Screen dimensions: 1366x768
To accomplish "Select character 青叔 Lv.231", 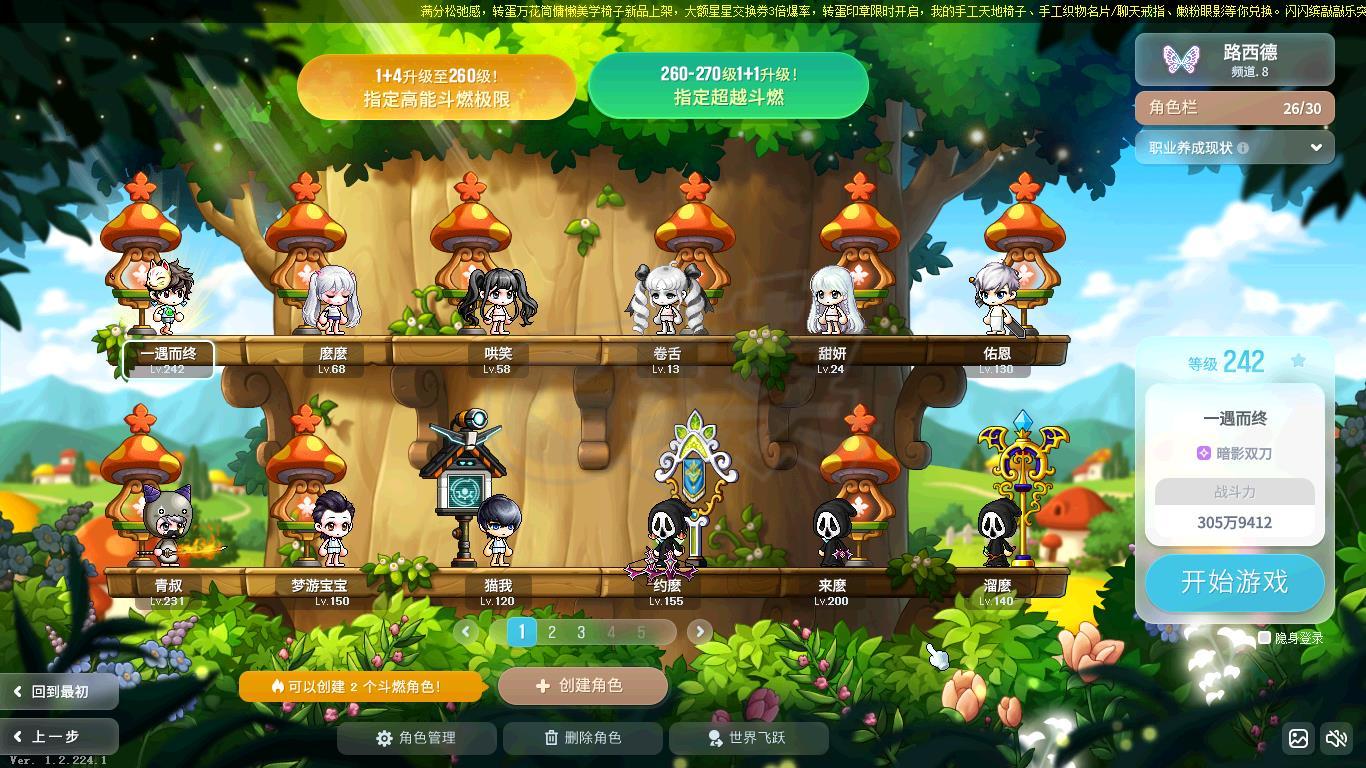I will (167, 530).
